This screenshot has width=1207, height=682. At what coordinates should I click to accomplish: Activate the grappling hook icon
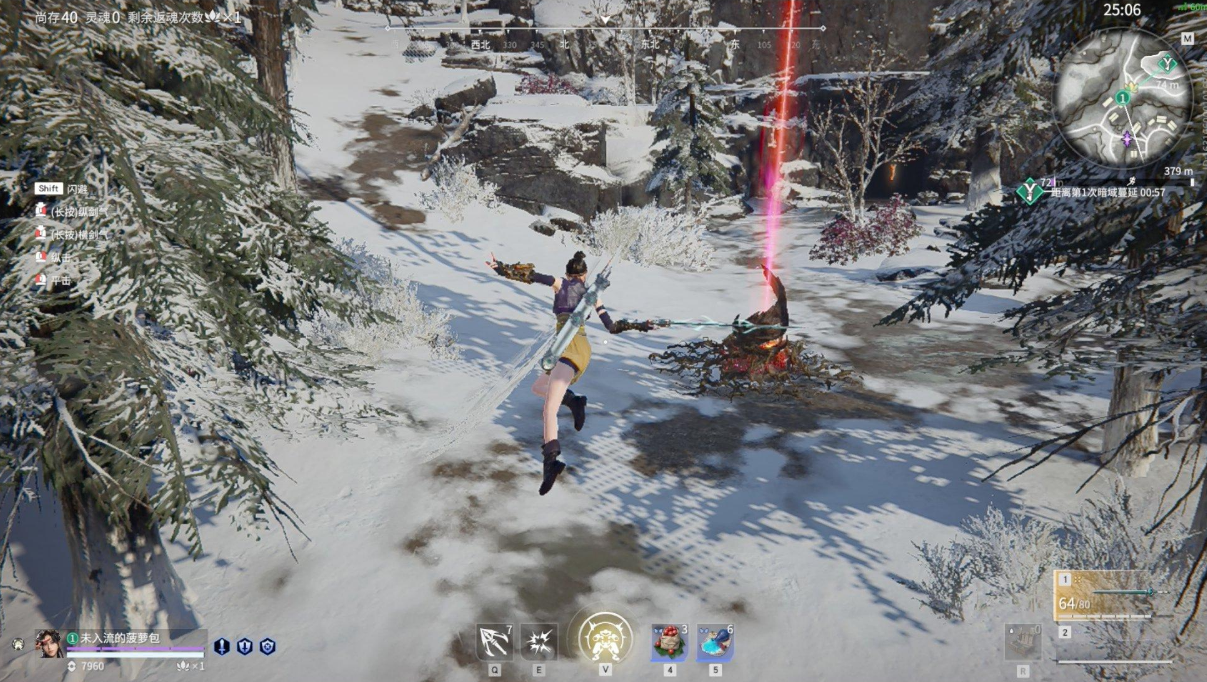click(494, 642)
